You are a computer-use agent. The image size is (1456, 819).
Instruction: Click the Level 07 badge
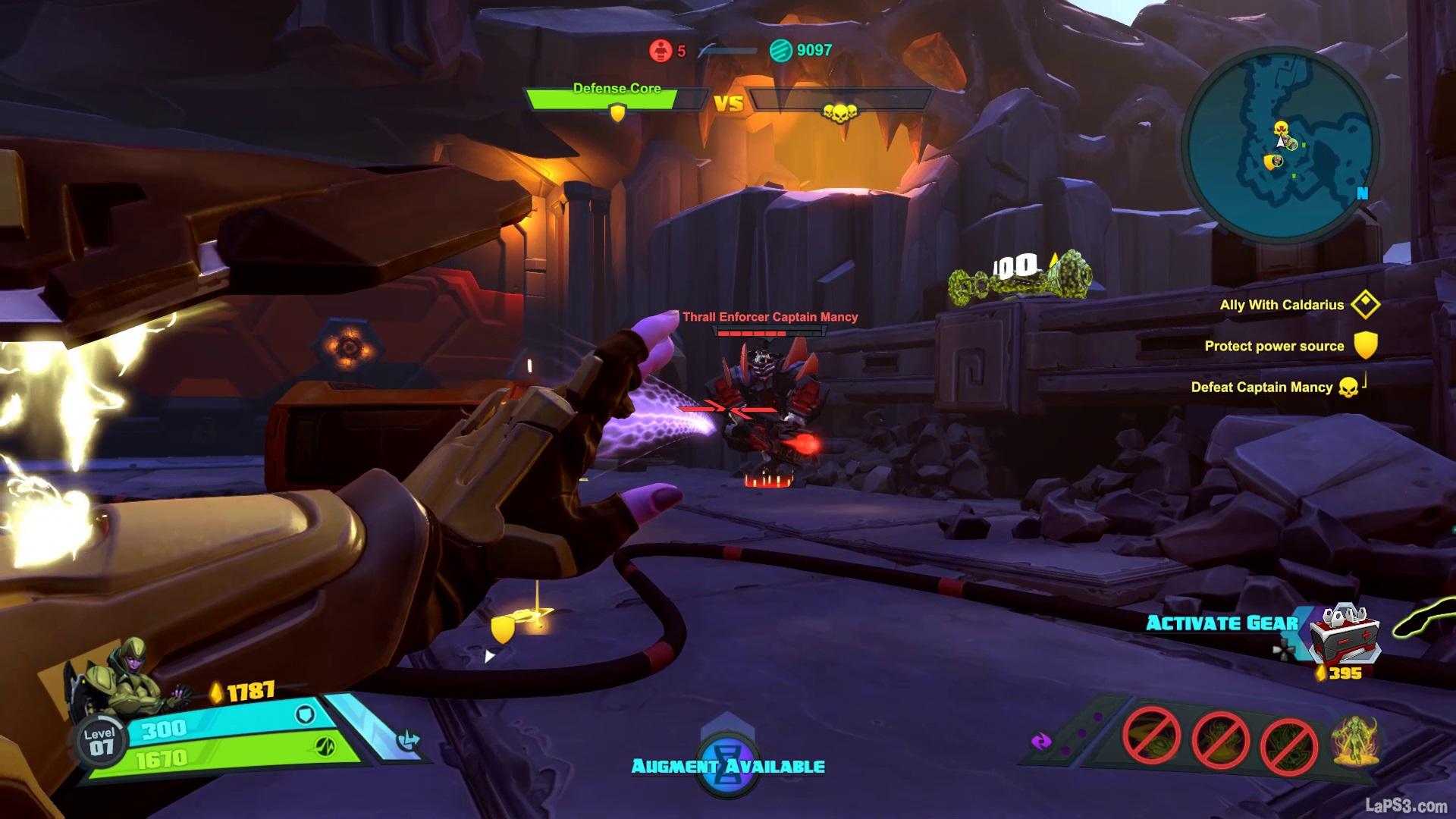point(99,742)
